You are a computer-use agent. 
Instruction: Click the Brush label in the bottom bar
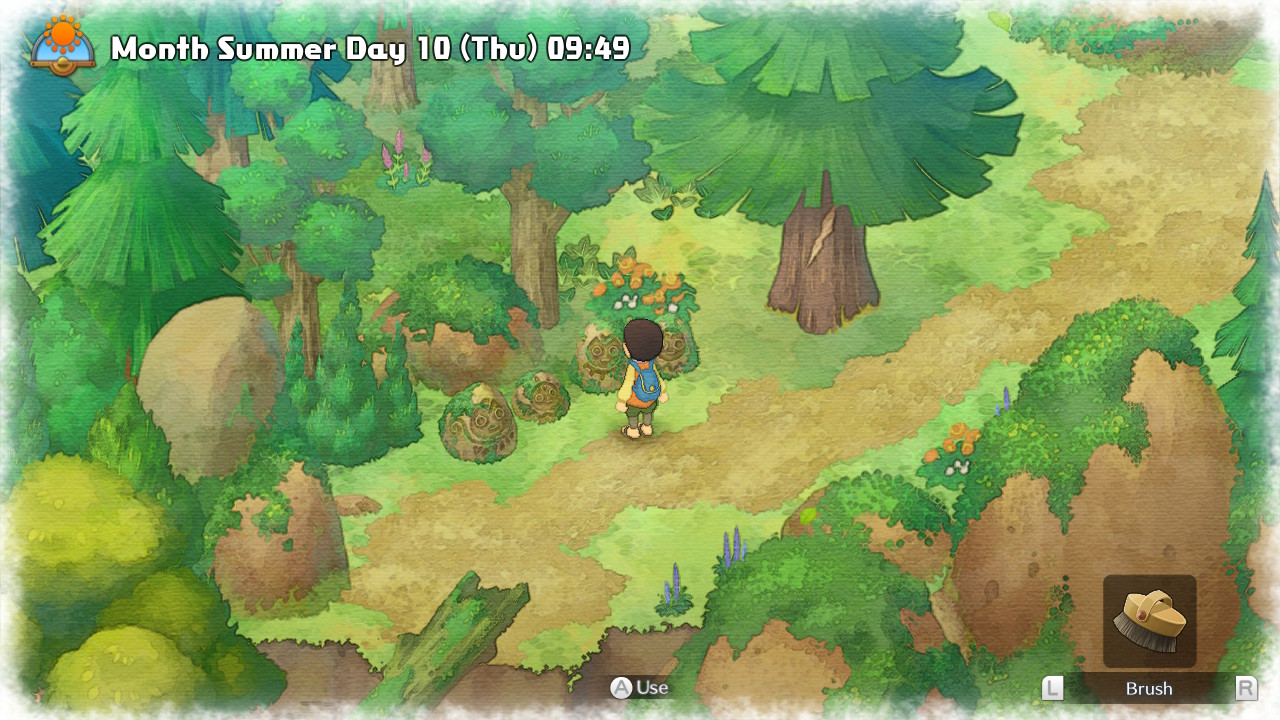(1148, 689)
